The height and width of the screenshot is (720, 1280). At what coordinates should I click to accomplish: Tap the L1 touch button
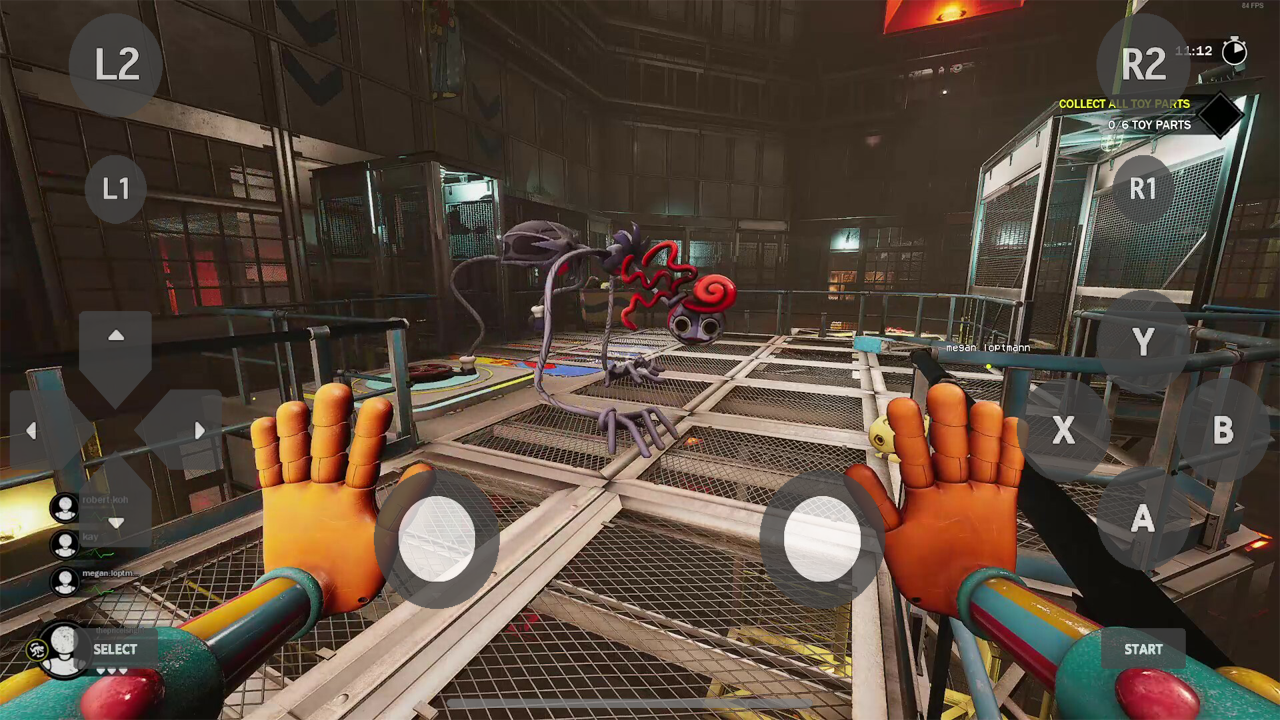pos(116,188)
